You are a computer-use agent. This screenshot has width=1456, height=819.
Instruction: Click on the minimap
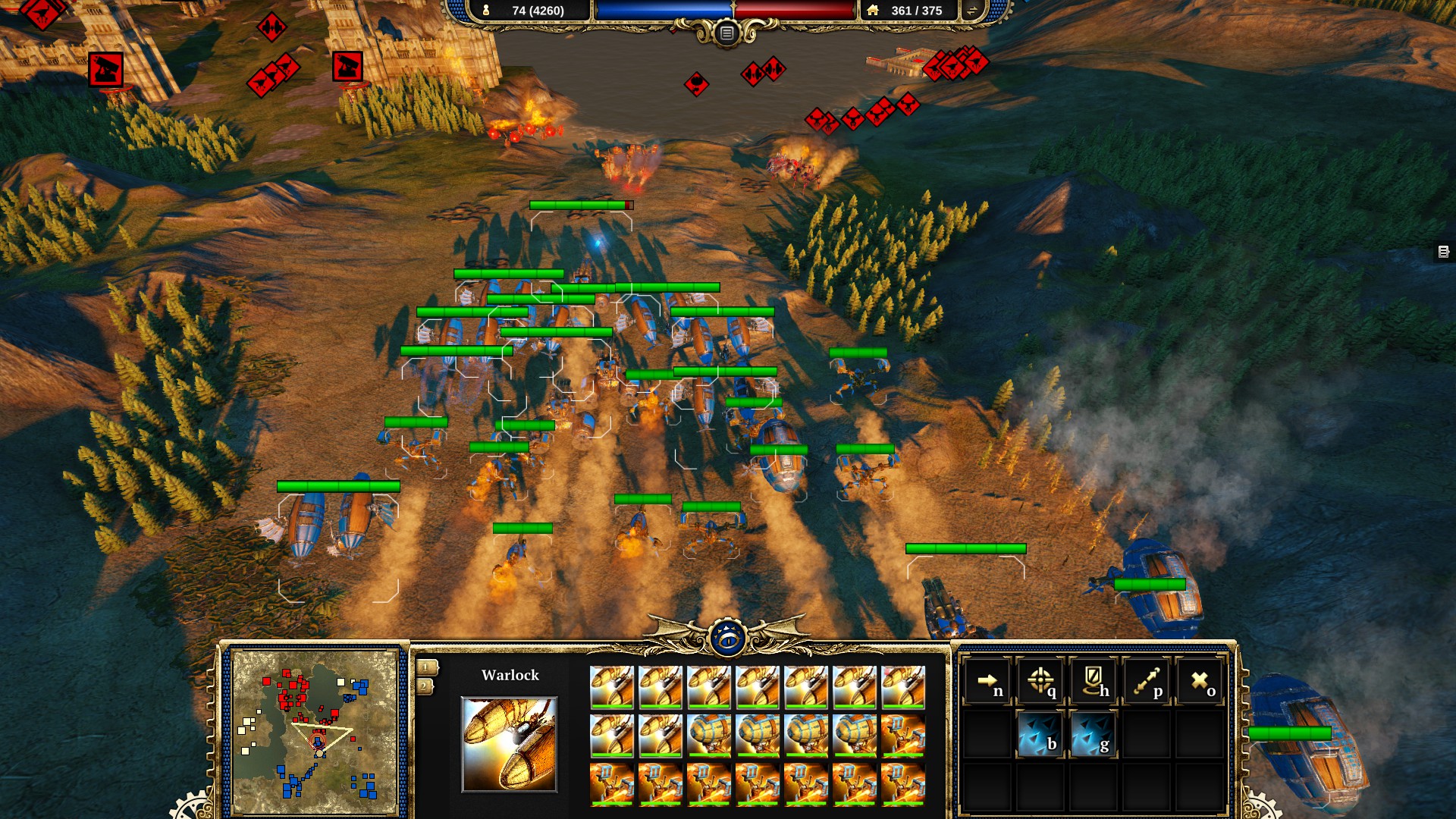coord(315,732)
